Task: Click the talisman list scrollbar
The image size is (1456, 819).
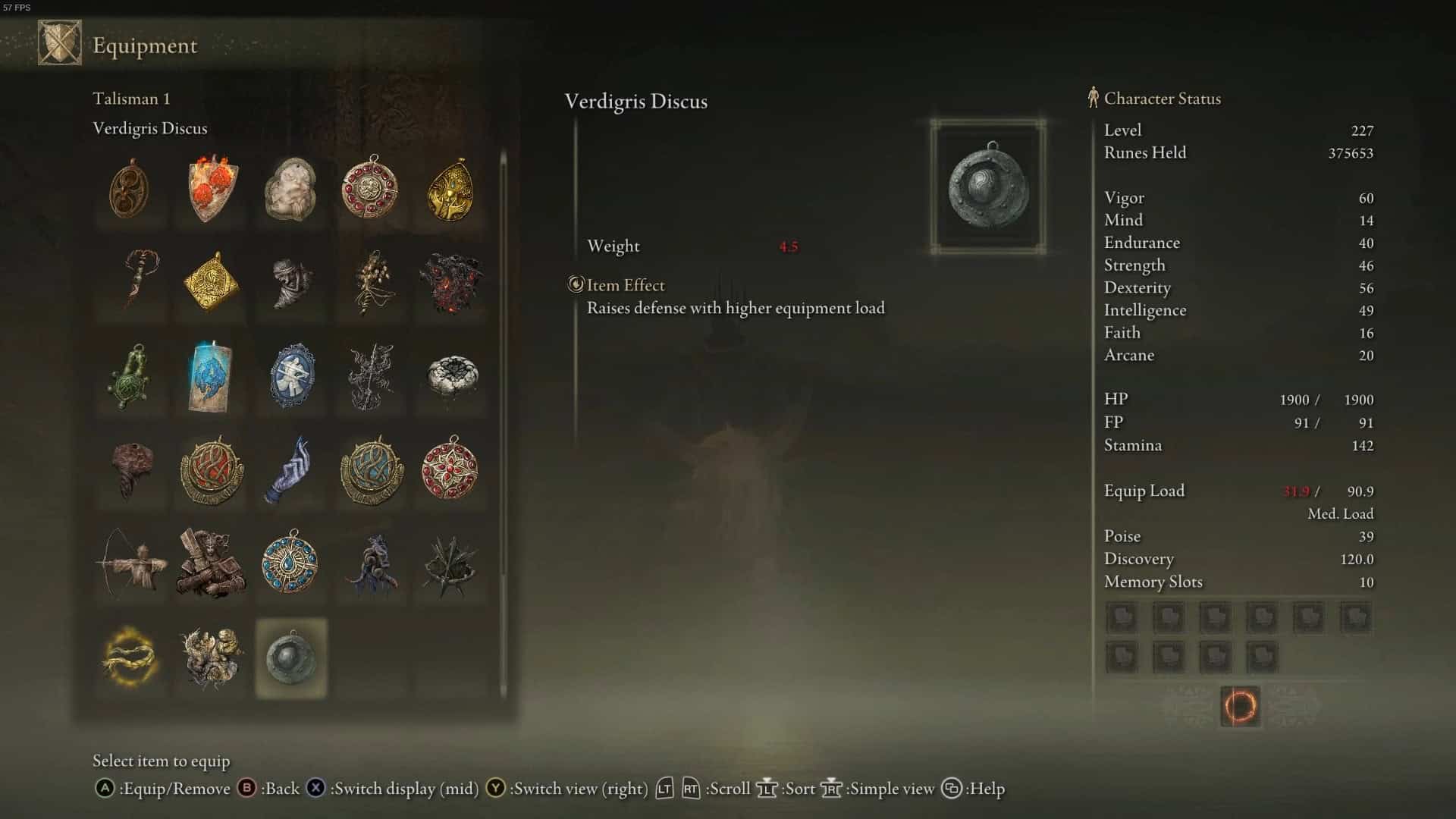Action: 503,425
